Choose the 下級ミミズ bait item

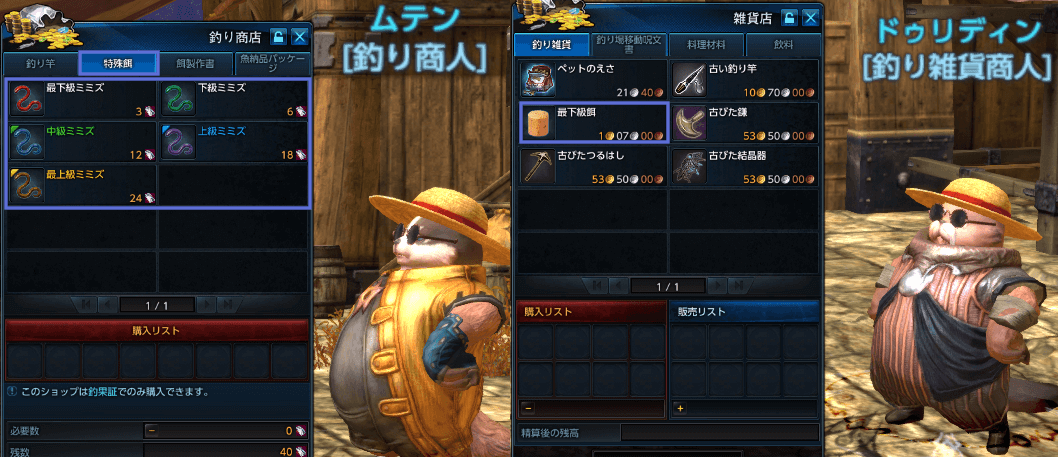tap(233, 99)
